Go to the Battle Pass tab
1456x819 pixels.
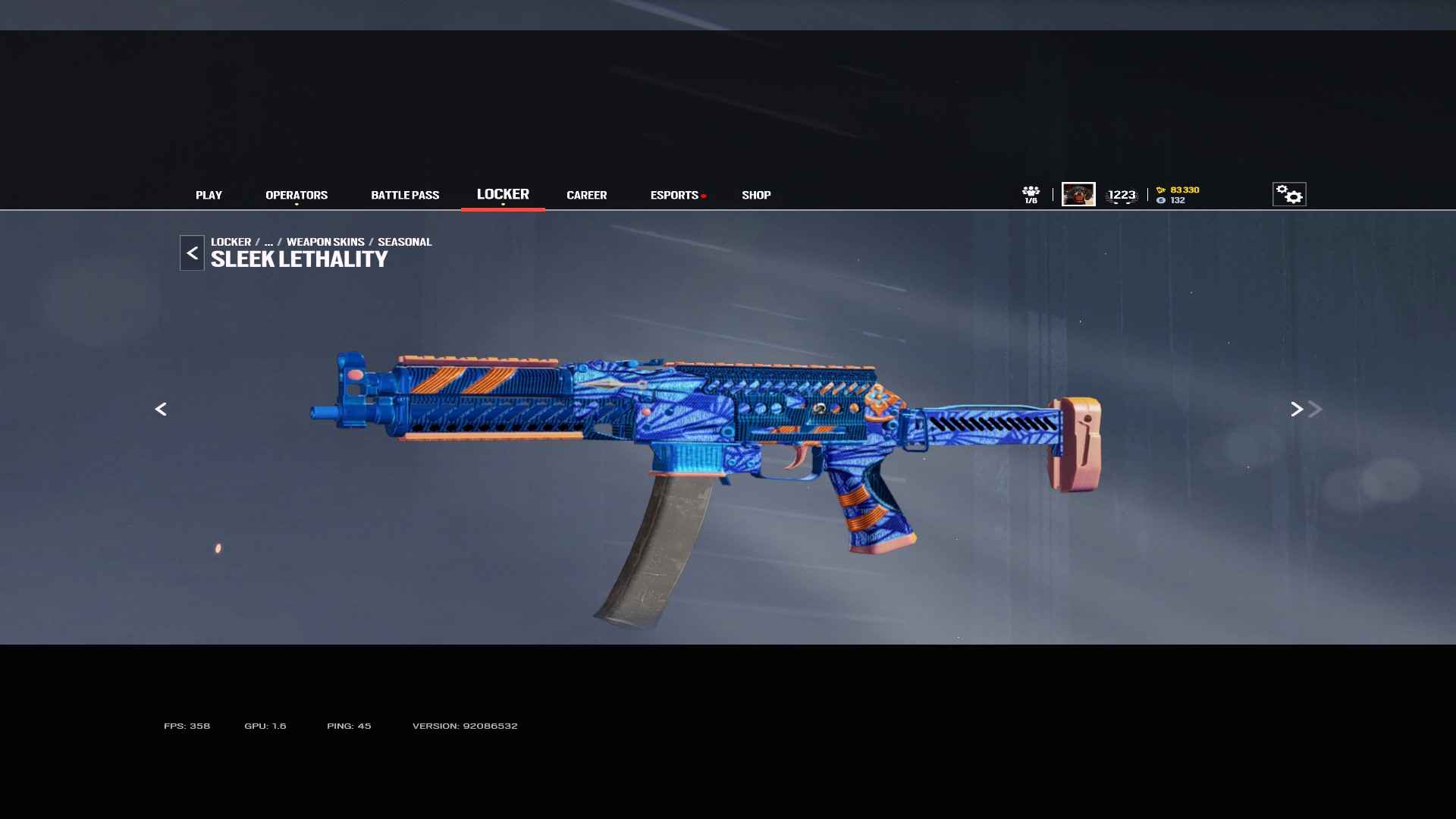(405, 195)
